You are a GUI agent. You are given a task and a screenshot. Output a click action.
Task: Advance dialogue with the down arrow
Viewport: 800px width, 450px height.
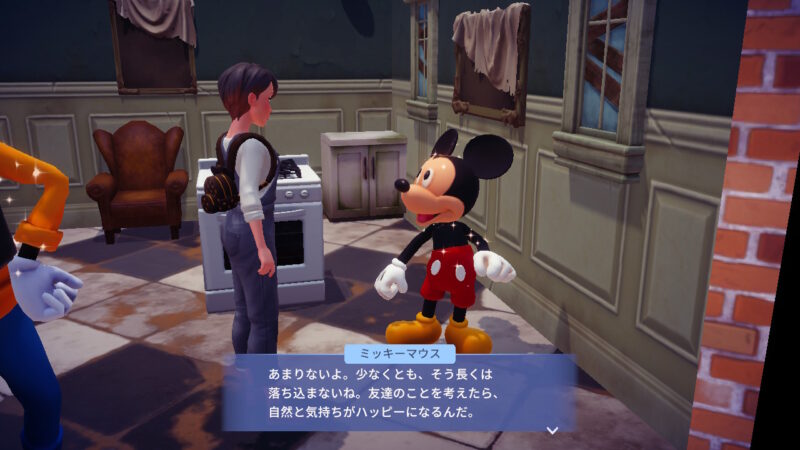tap(551, 430)
